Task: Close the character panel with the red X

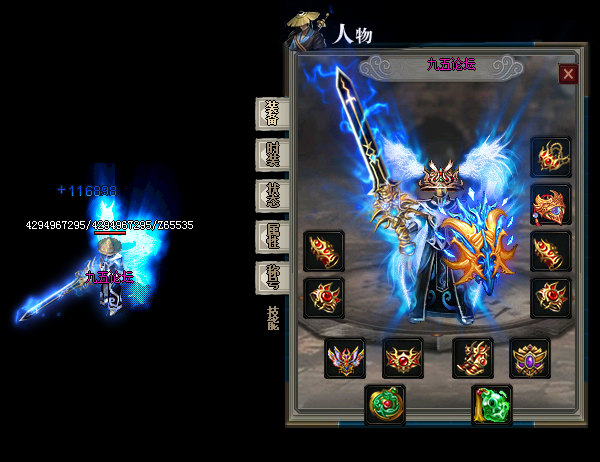Action: click(568, 73)
